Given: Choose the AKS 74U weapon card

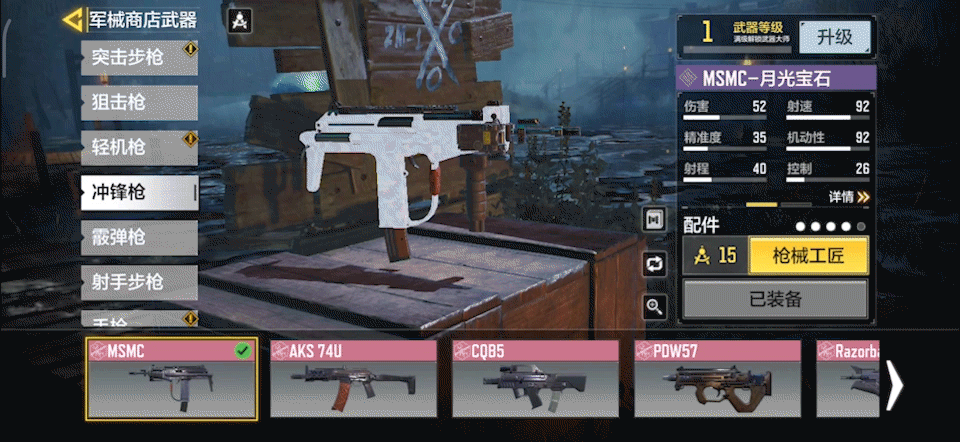Looking at the screenshot, I should 353,379.
